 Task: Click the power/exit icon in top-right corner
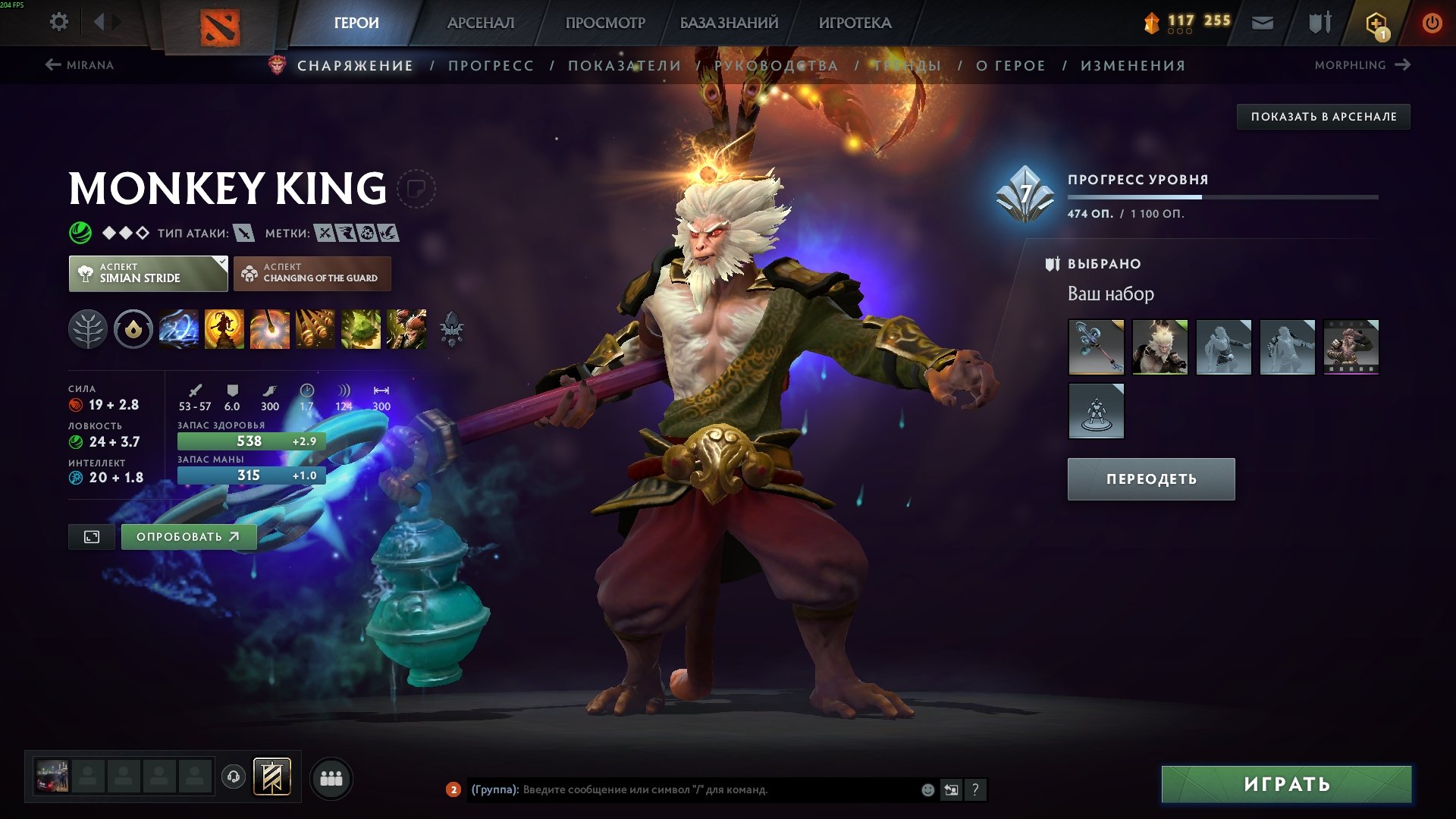tap(1432, 22)
